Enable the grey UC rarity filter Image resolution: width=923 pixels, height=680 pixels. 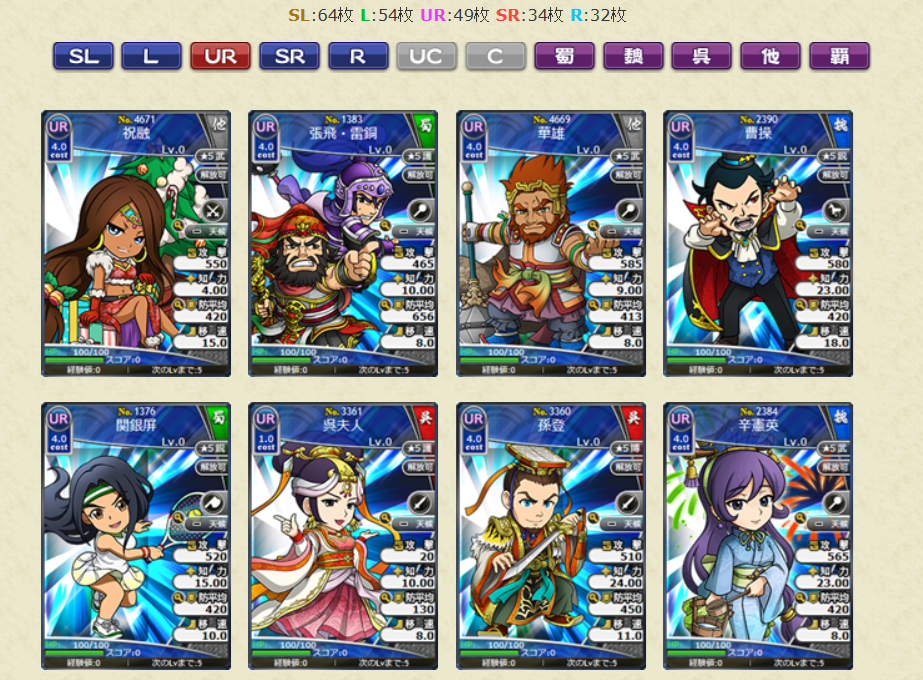click(426, 56)
